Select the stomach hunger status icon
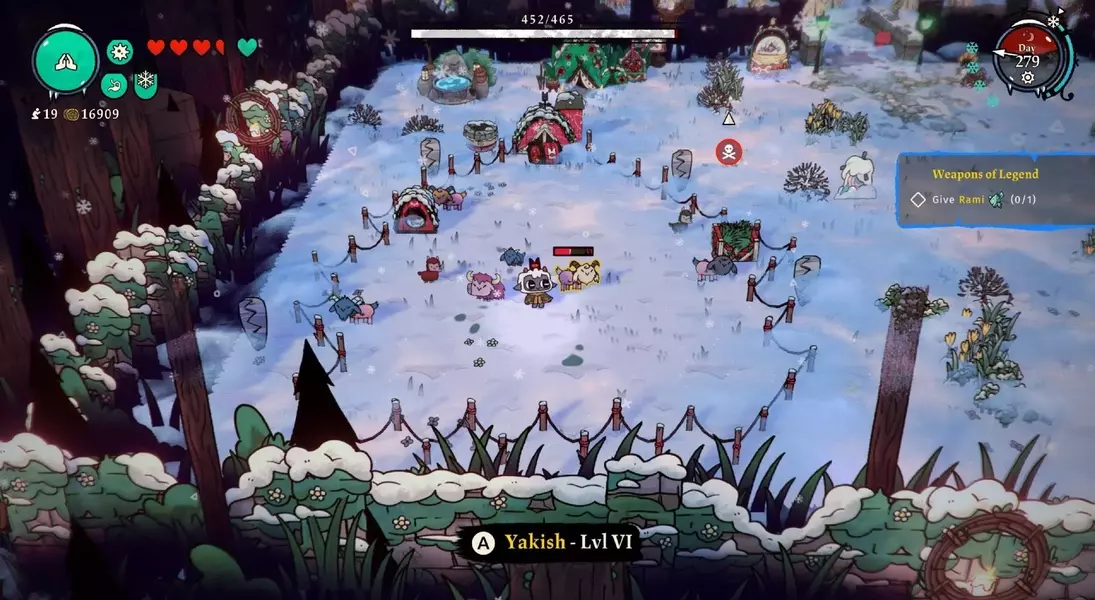Screen dimensions: 1095x600 113,84
